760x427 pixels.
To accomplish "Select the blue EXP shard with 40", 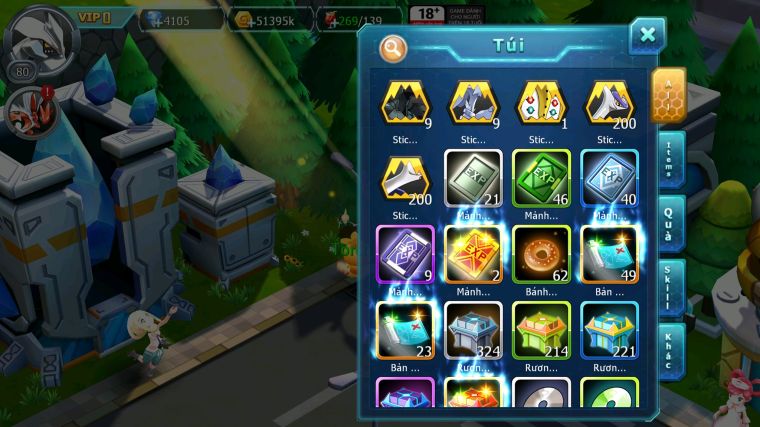I will [609, 178].
